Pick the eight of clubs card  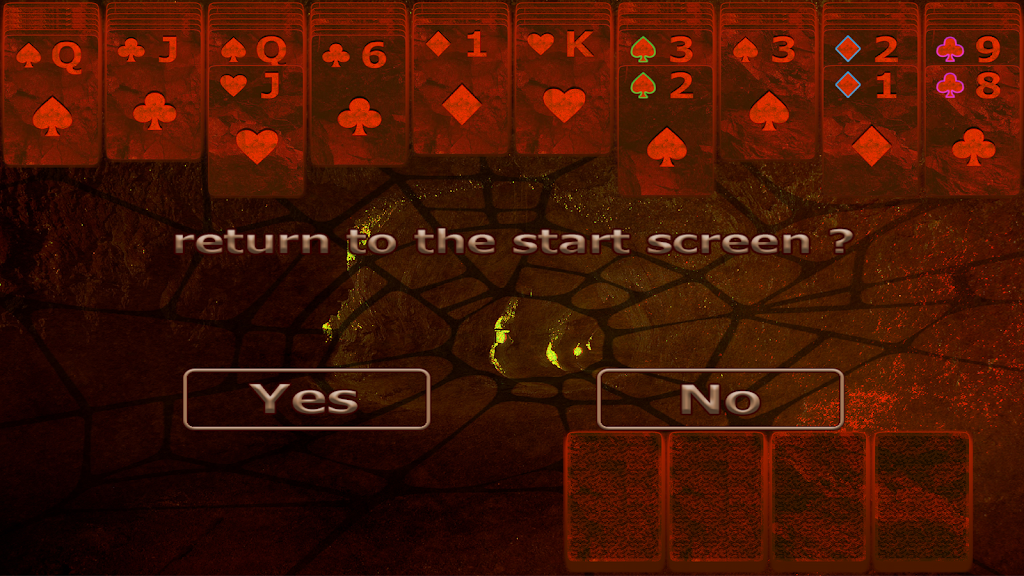click(972, 130)
